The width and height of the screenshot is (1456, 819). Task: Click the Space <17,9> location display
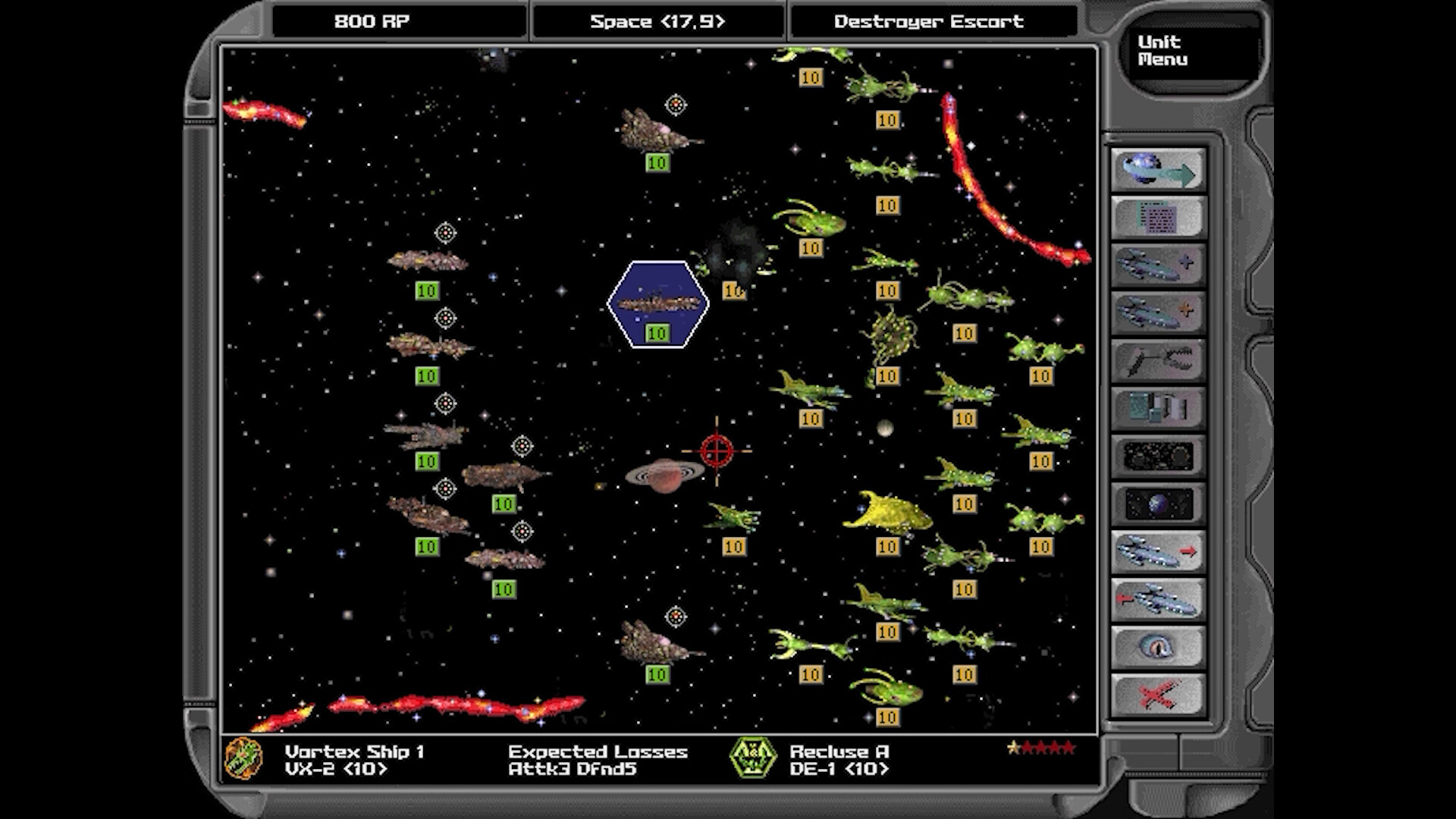657,22
